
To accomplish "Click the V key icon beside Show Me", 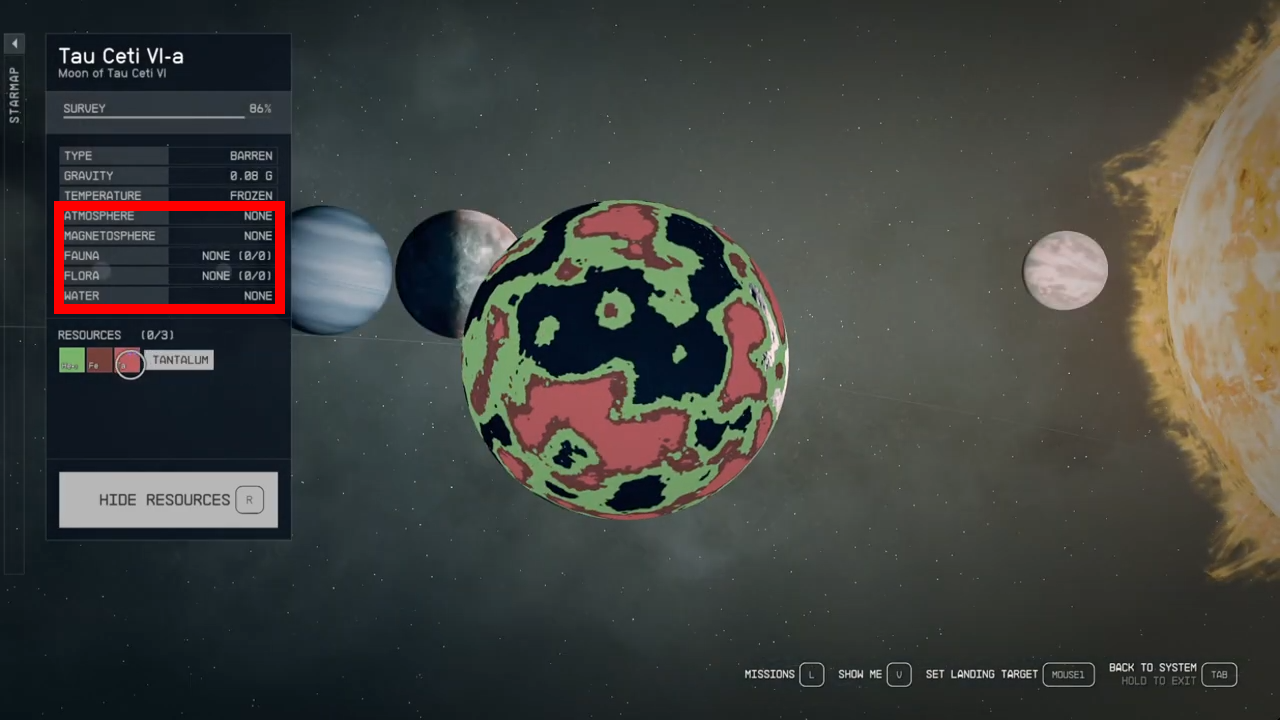I will (899, 674).
